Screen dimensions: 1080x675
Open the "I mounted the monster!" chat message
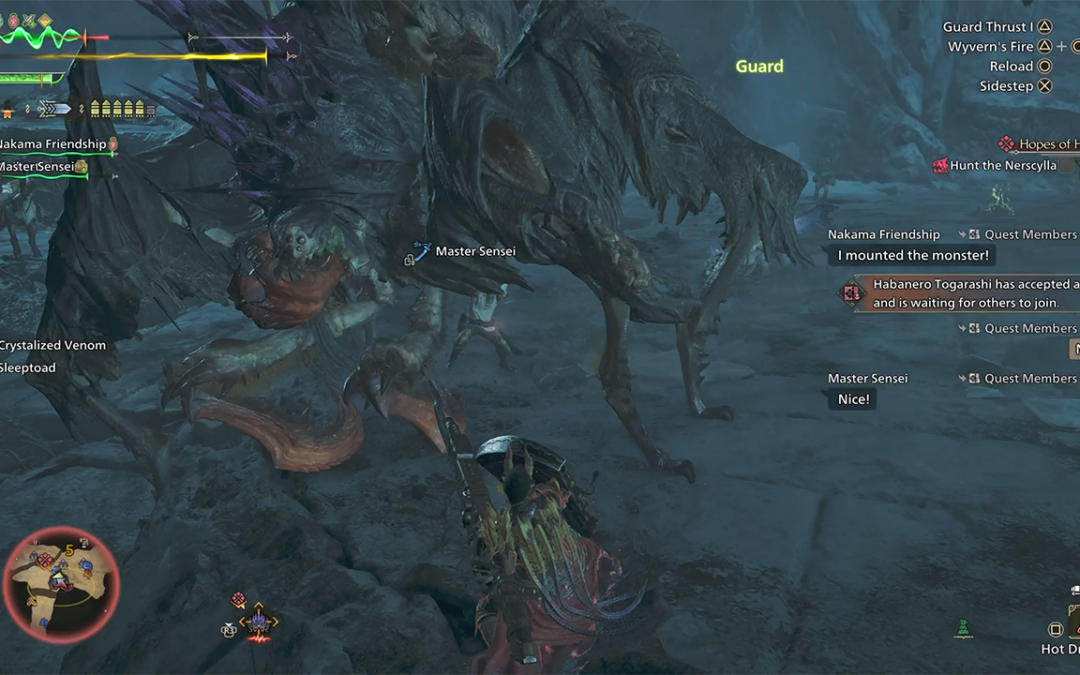[x=912, y=256]
